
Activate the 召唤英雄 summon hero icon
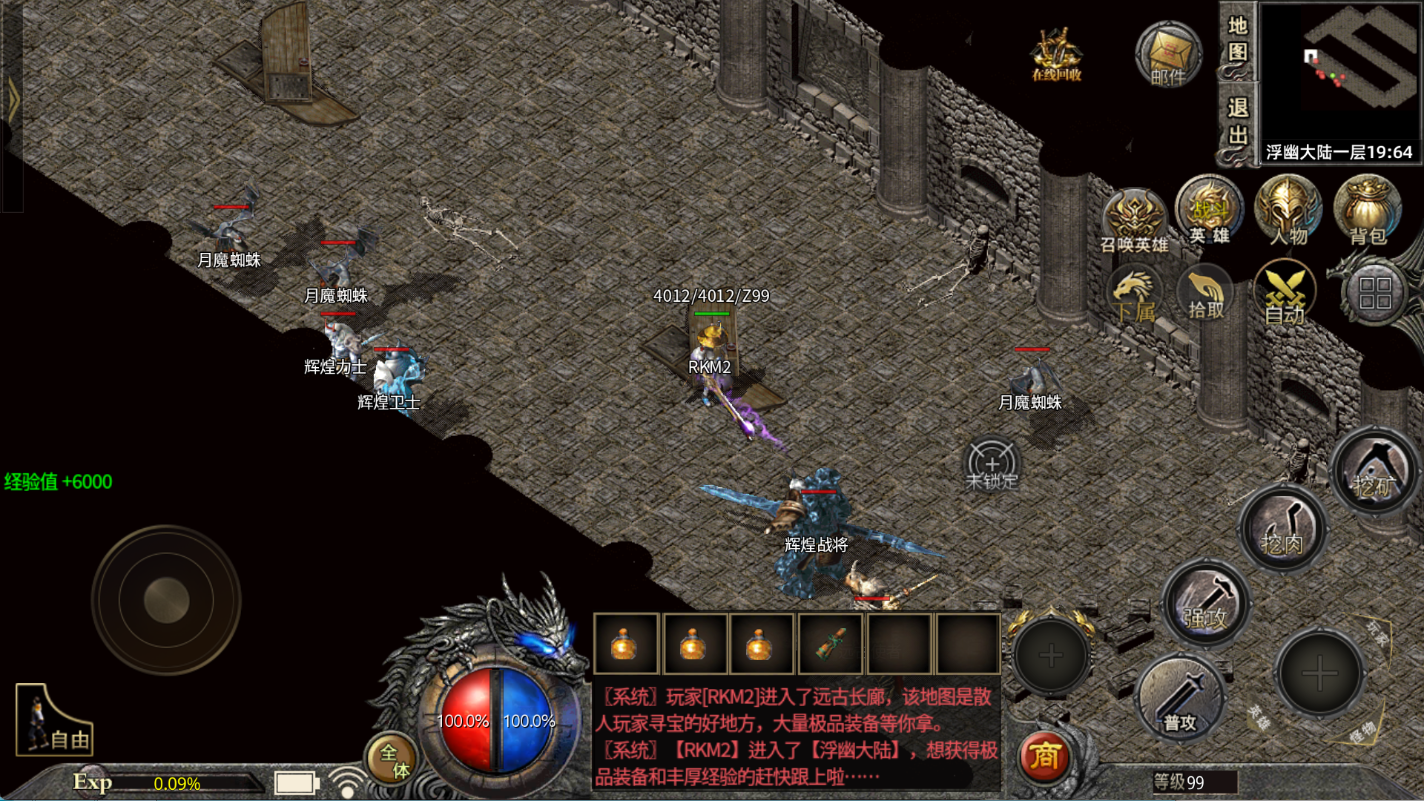1135,220
